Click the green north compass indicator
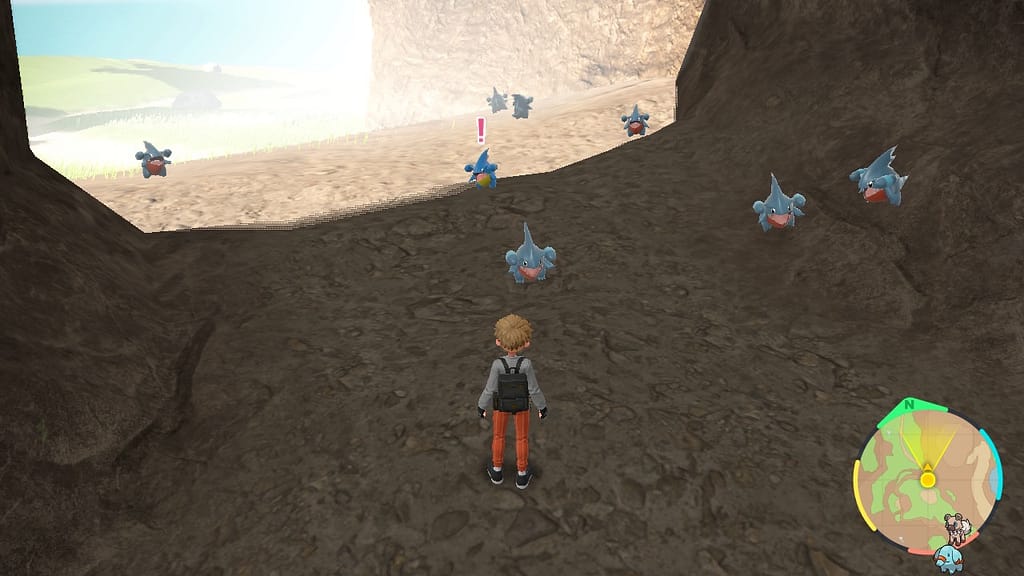Image resolution: width=1024 pixels, height=576 pixels. point(909,405)
